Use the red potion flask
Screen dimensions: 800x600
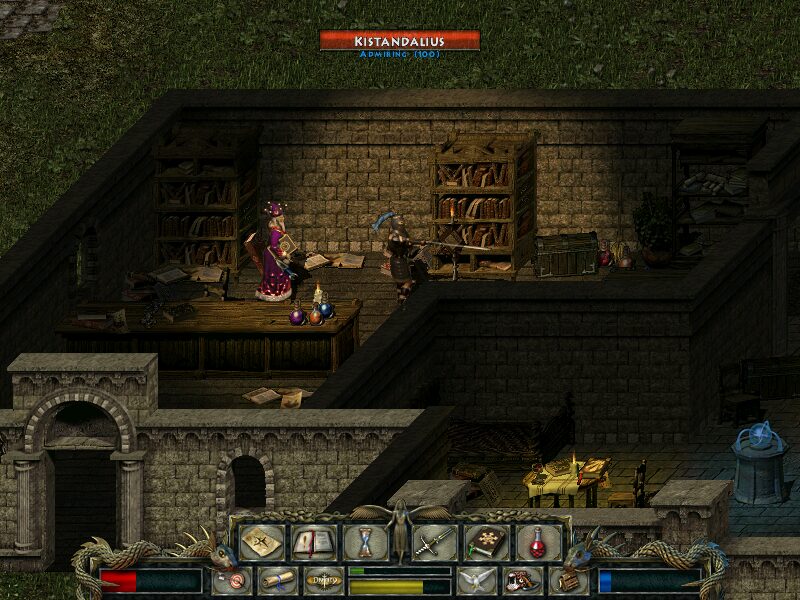(x=538, y=542)
